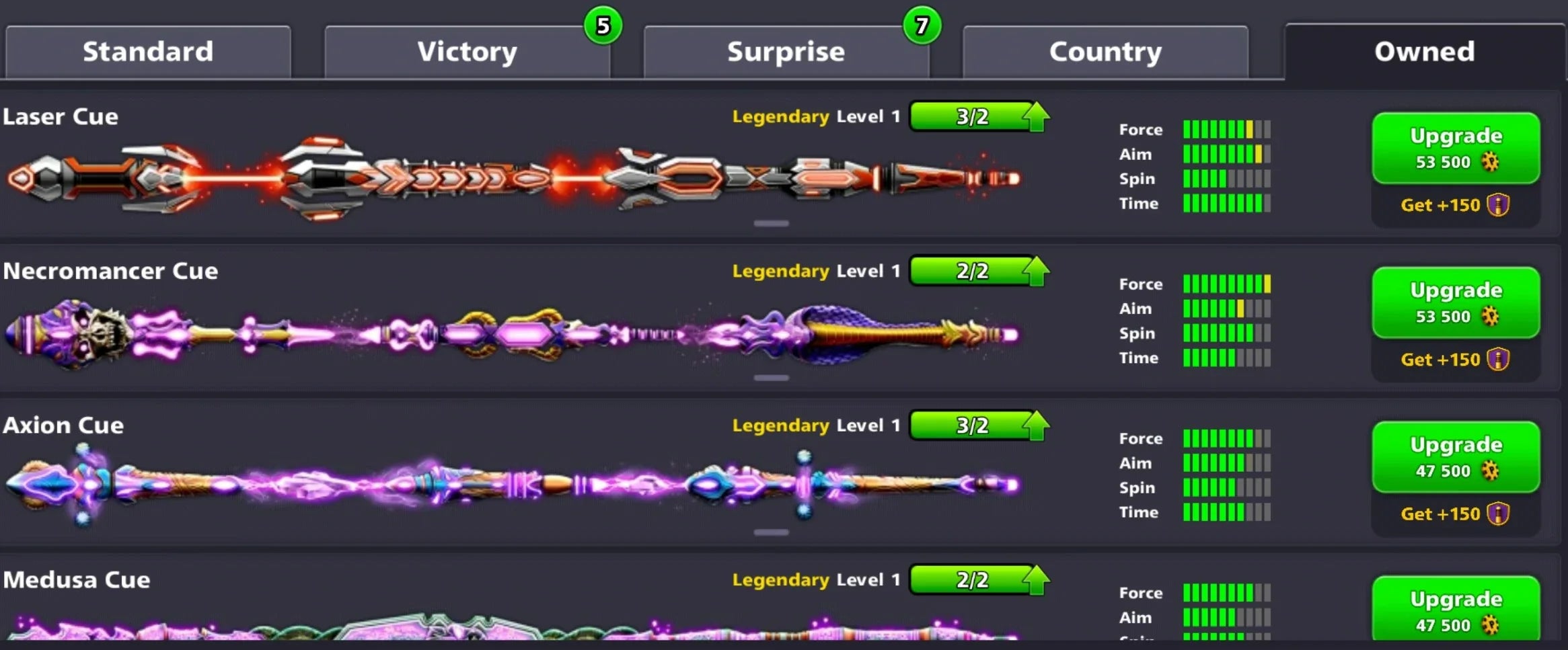Open the Country cues tab
The image size is (1568, 650).
[1105, 51]
